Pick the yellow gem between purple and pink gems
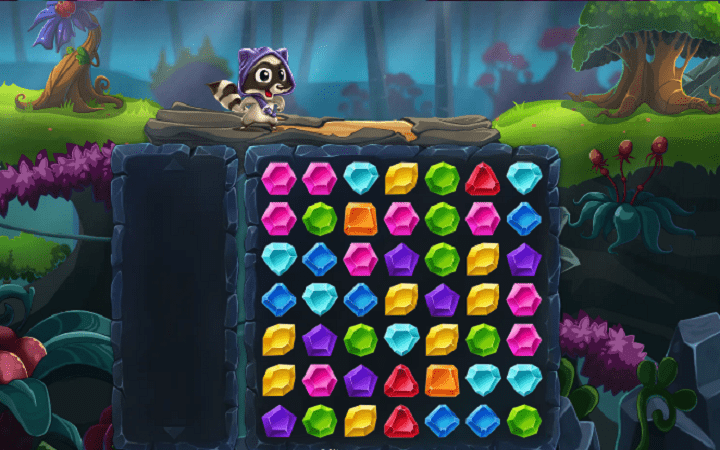Screen dimensions: 720x450 coord(483,299)
